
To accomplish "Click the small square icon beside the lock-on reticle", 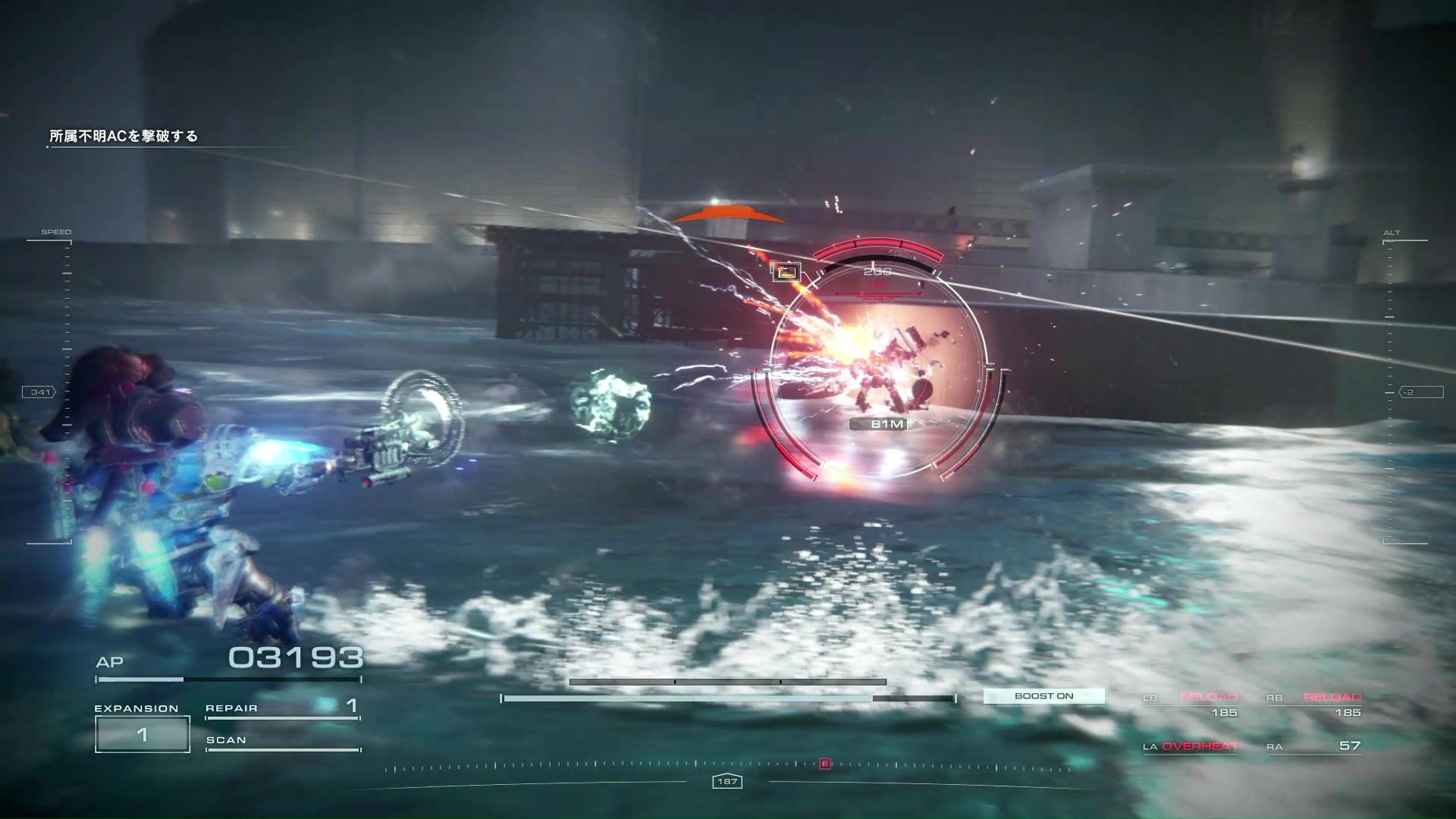I will coord(786,271).
